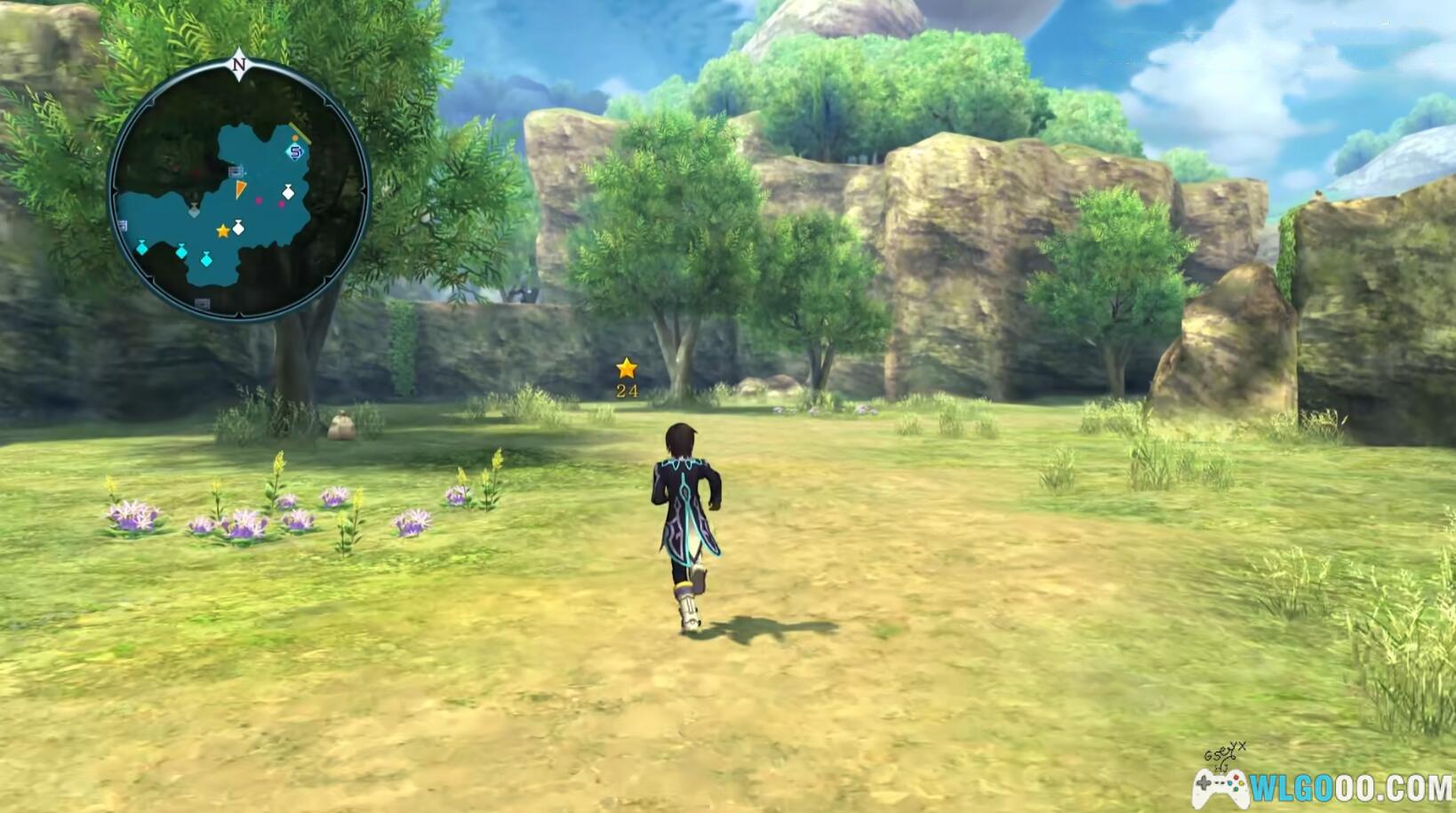
Task: Select the north compass indicator on the minimap
Action: (239, 64)
